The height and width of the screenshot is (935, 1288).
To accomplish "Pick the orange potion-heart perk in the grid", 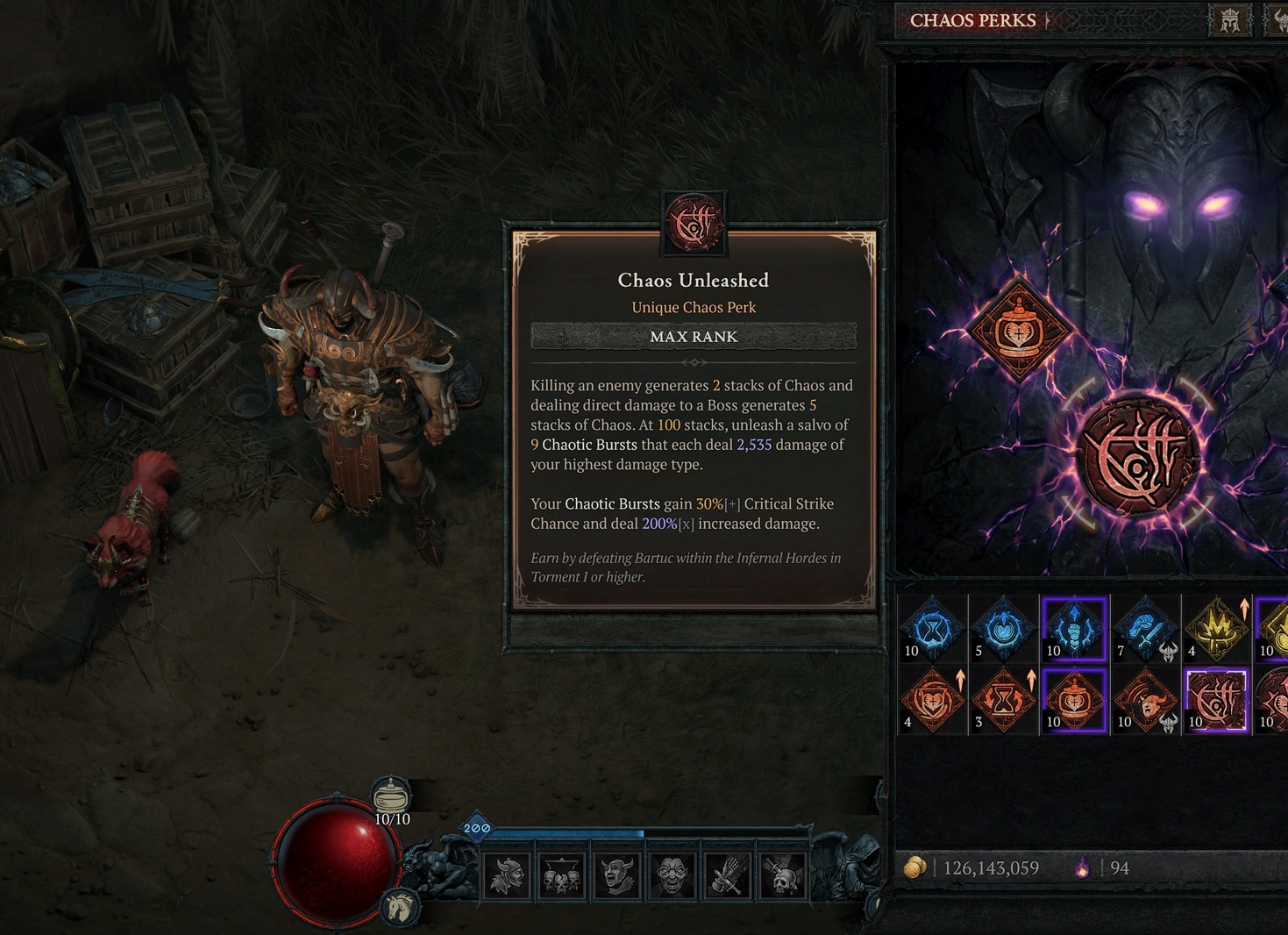I will 1074,701.
